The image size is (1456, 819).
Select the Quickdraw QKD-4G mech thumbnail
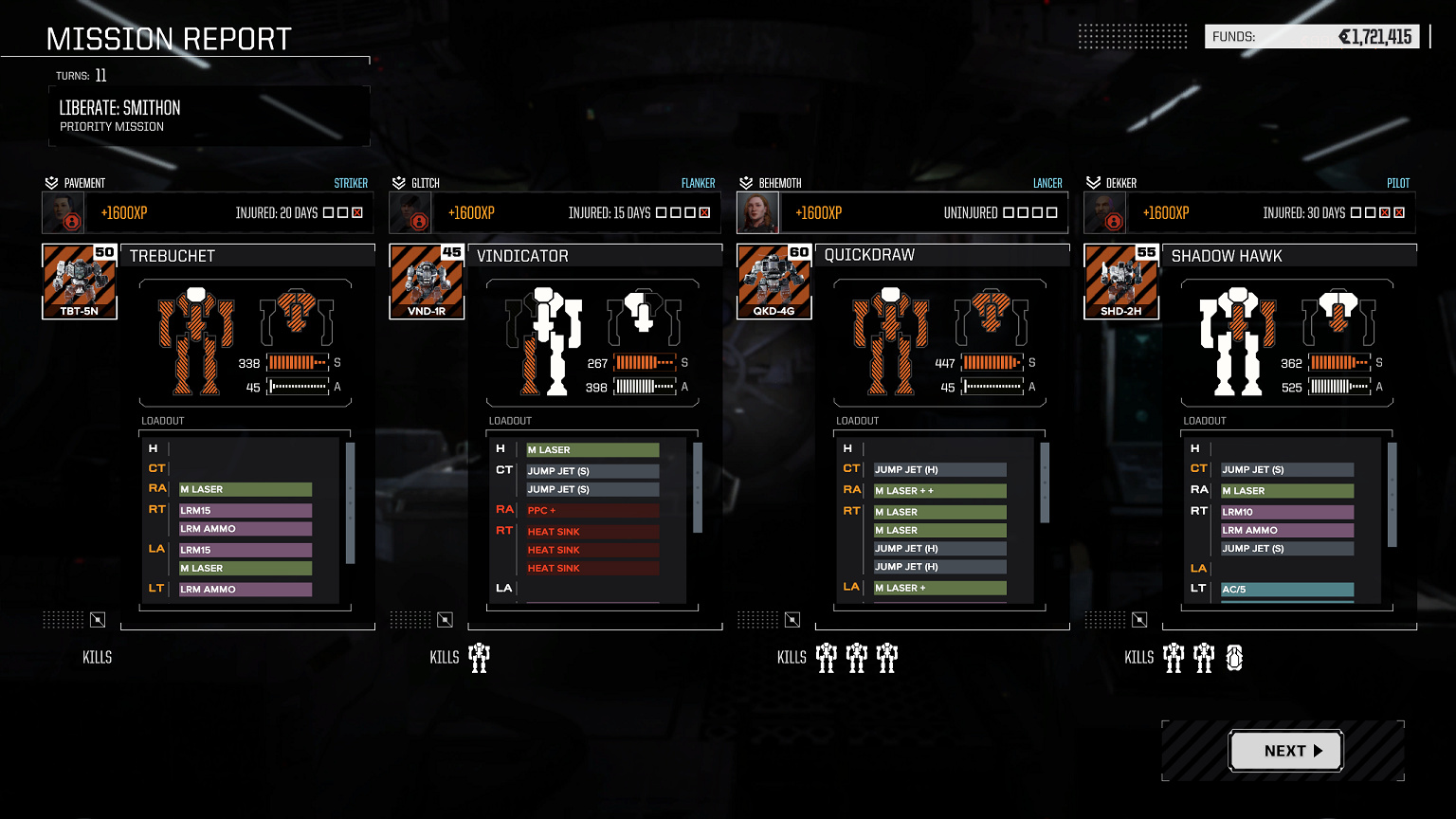[x=774, y=281]
